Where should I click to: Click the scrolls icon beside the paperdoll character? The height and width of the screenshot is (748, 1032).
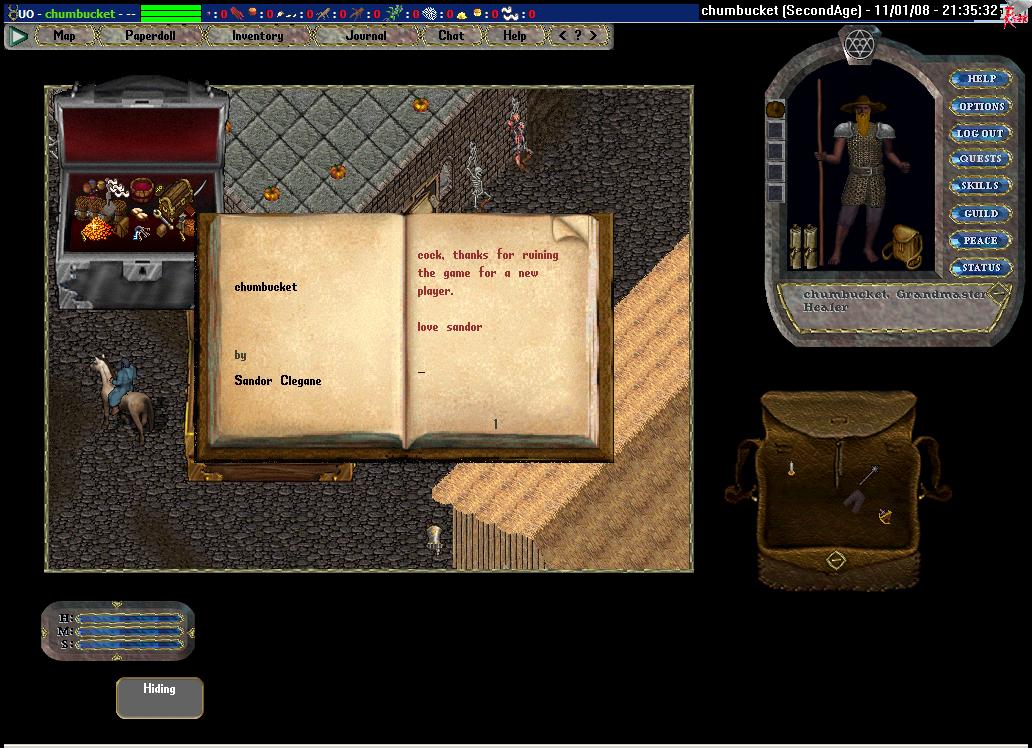coord(803,246)
